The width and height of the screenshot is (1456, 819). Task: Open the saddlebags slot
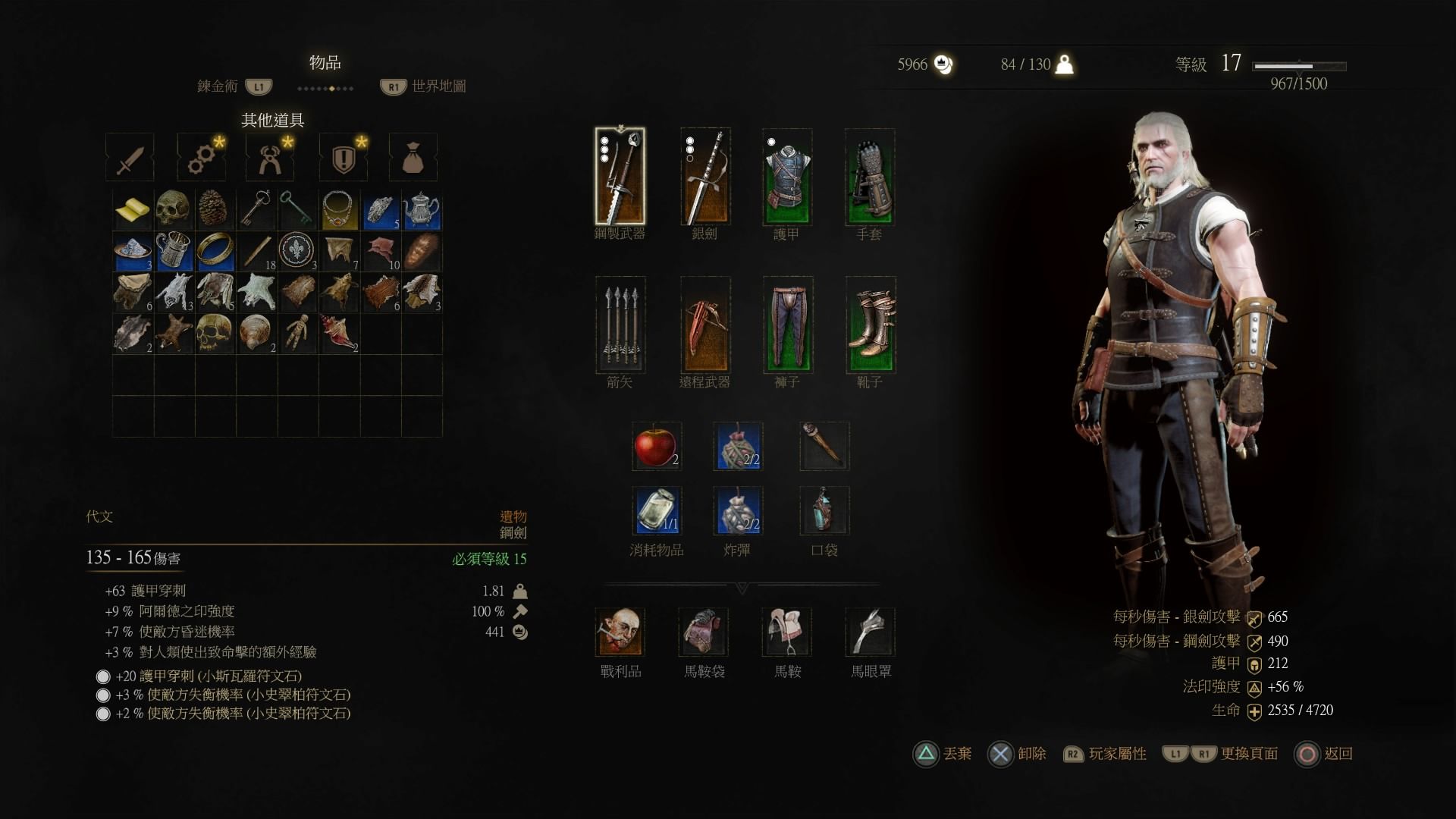tap(704, 632)
